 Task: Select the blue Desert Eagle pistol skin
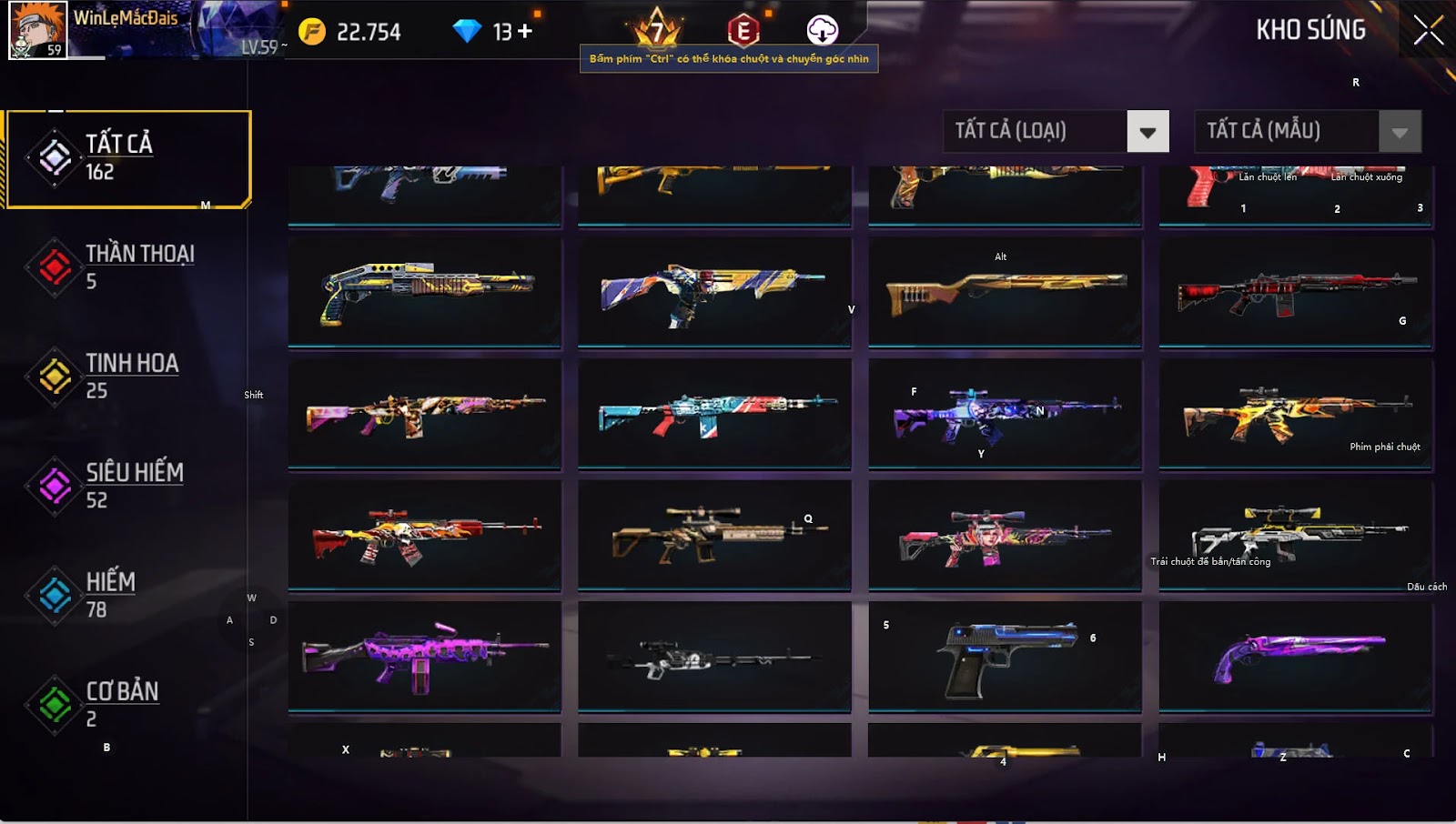tap(1005, 656)
